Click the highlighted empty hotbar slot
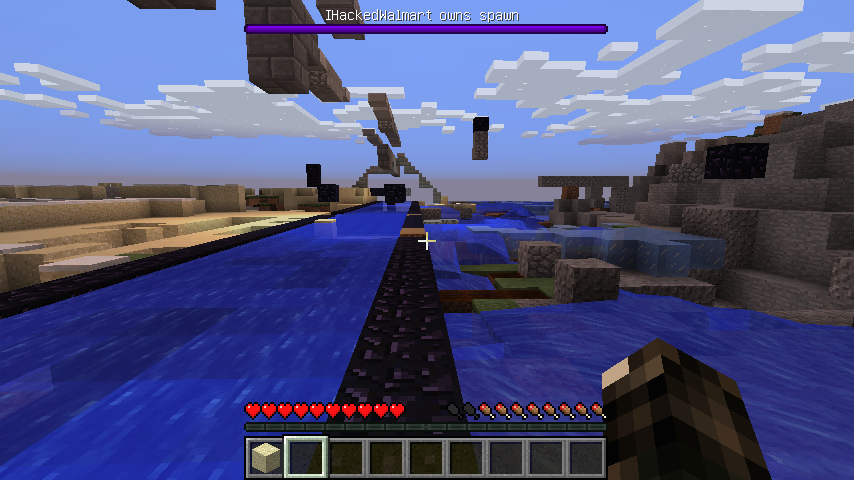This screenshot has height=480, width=854. click(305, 458)
